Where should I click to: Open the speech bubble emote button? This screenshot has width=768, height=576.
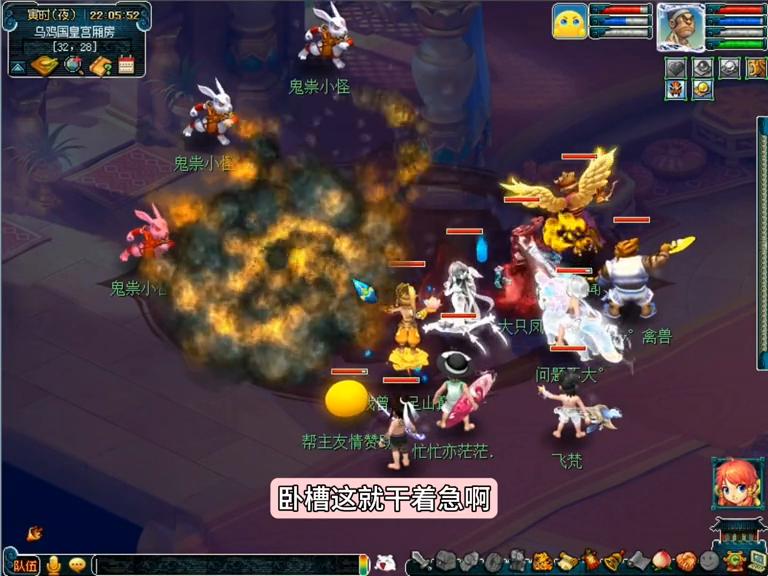tap(76, 565)
